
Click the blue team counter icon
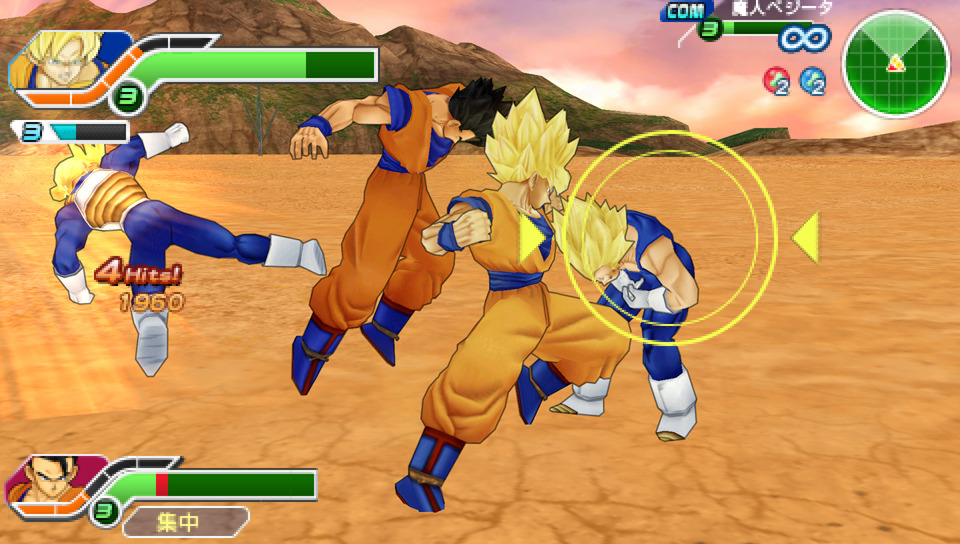click(813, 81)
